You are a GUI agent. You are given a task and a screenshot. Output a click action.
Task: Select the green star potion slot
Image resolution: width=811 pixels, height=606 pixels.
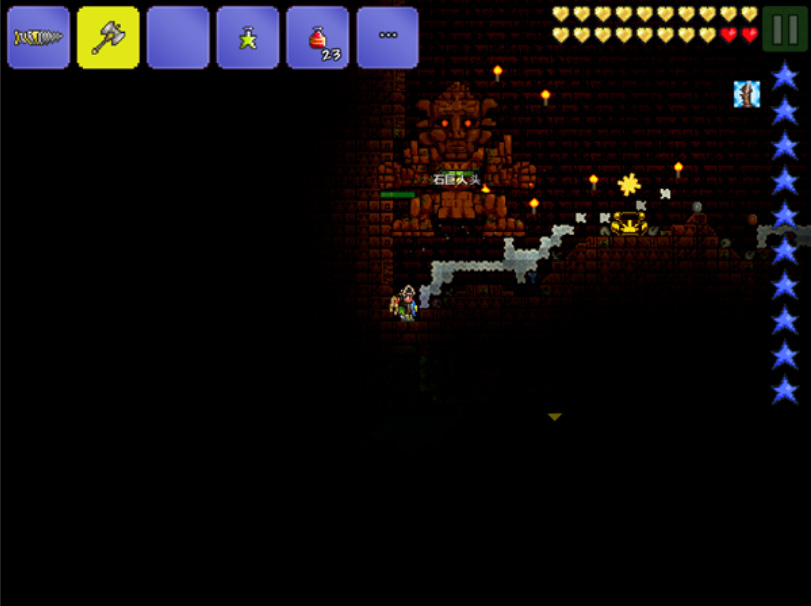(247, 38)
